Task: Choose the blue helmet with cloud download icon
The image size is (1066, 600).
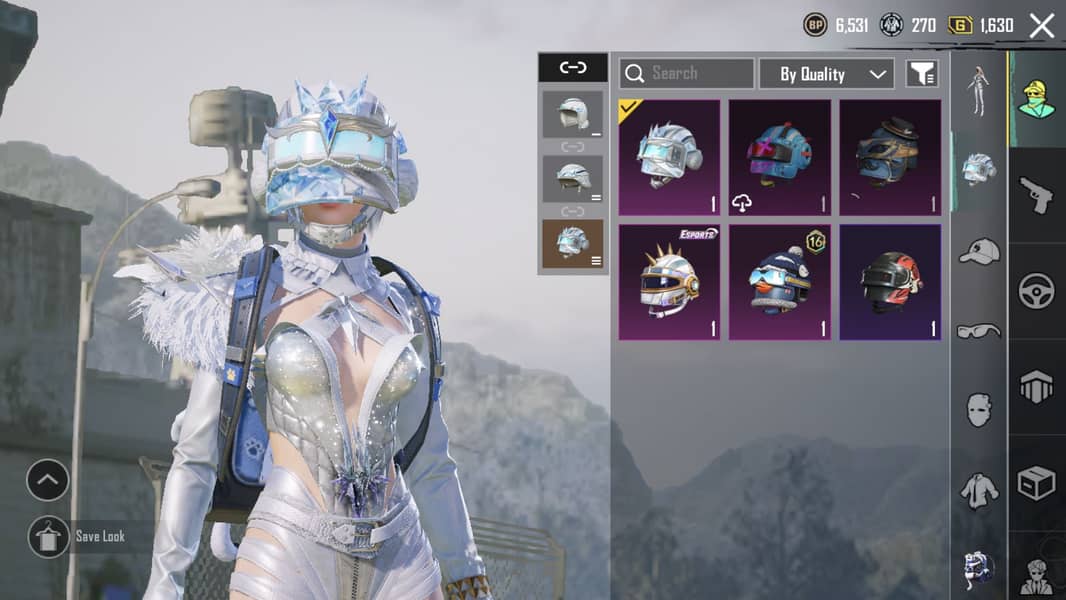Action: pos(779,158)
